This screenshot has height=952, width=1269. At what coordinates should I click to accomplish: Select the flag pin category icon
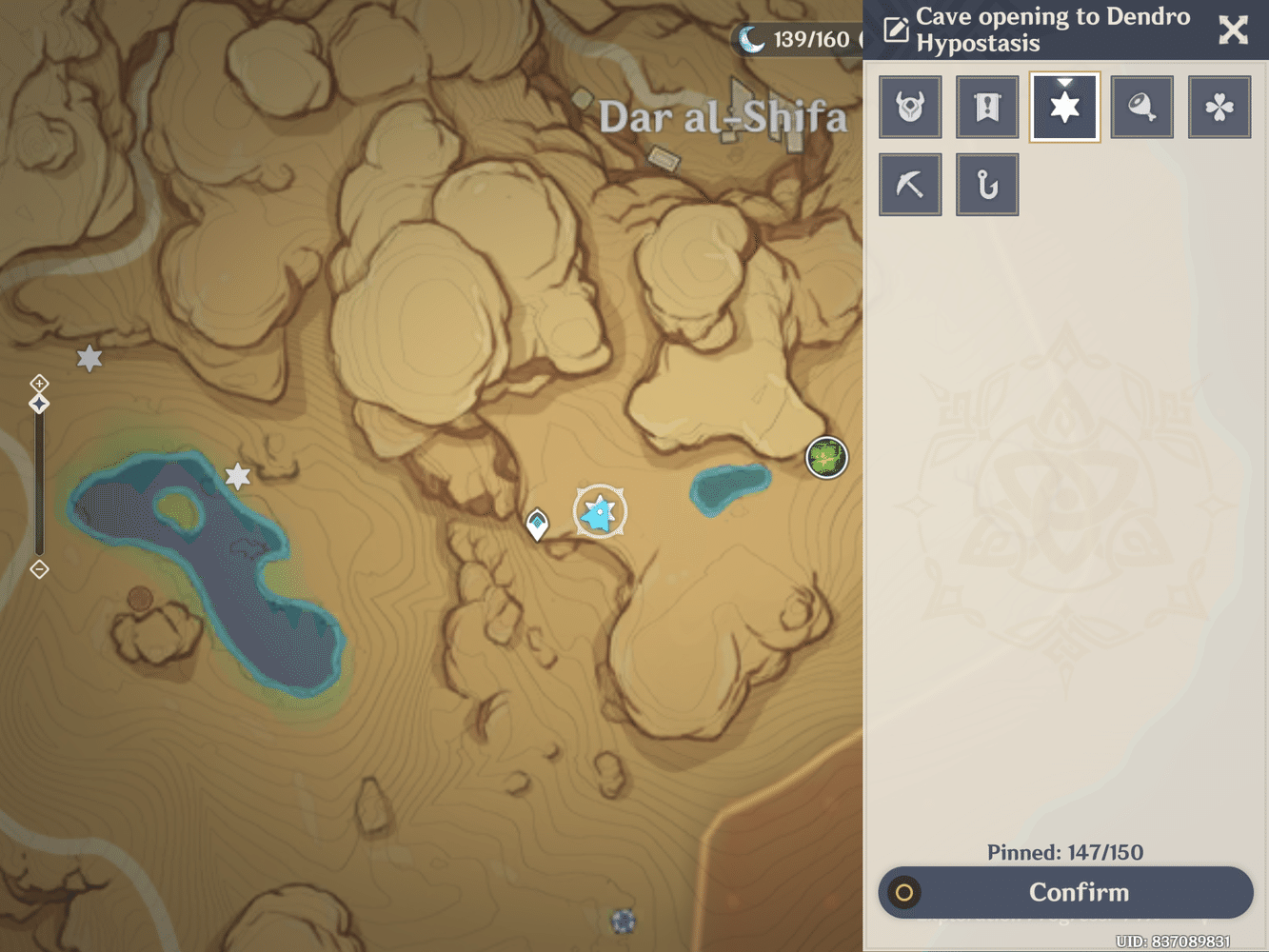987,107
